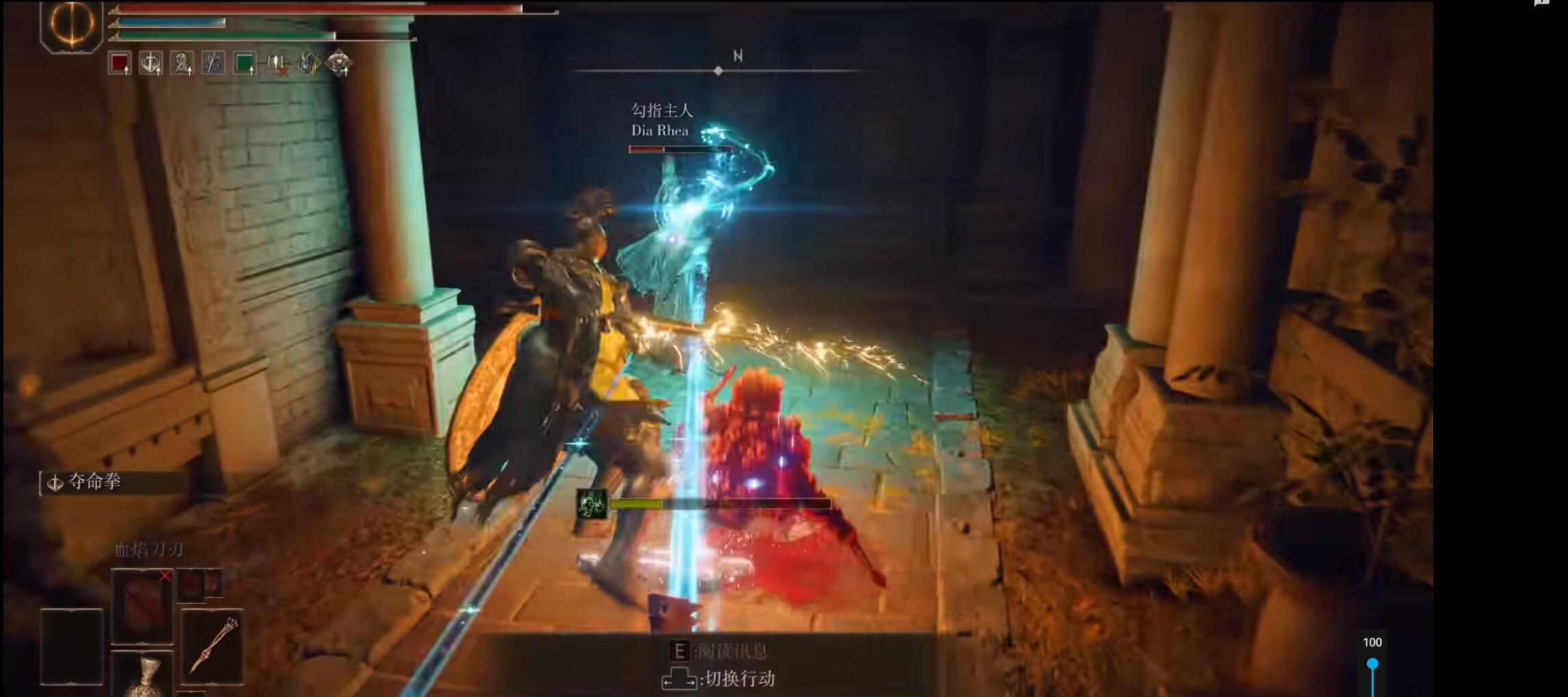The width and height of the screenshot is (1568, 697).
Task: Click the armored knight buff icon
Action: [182, 64]
